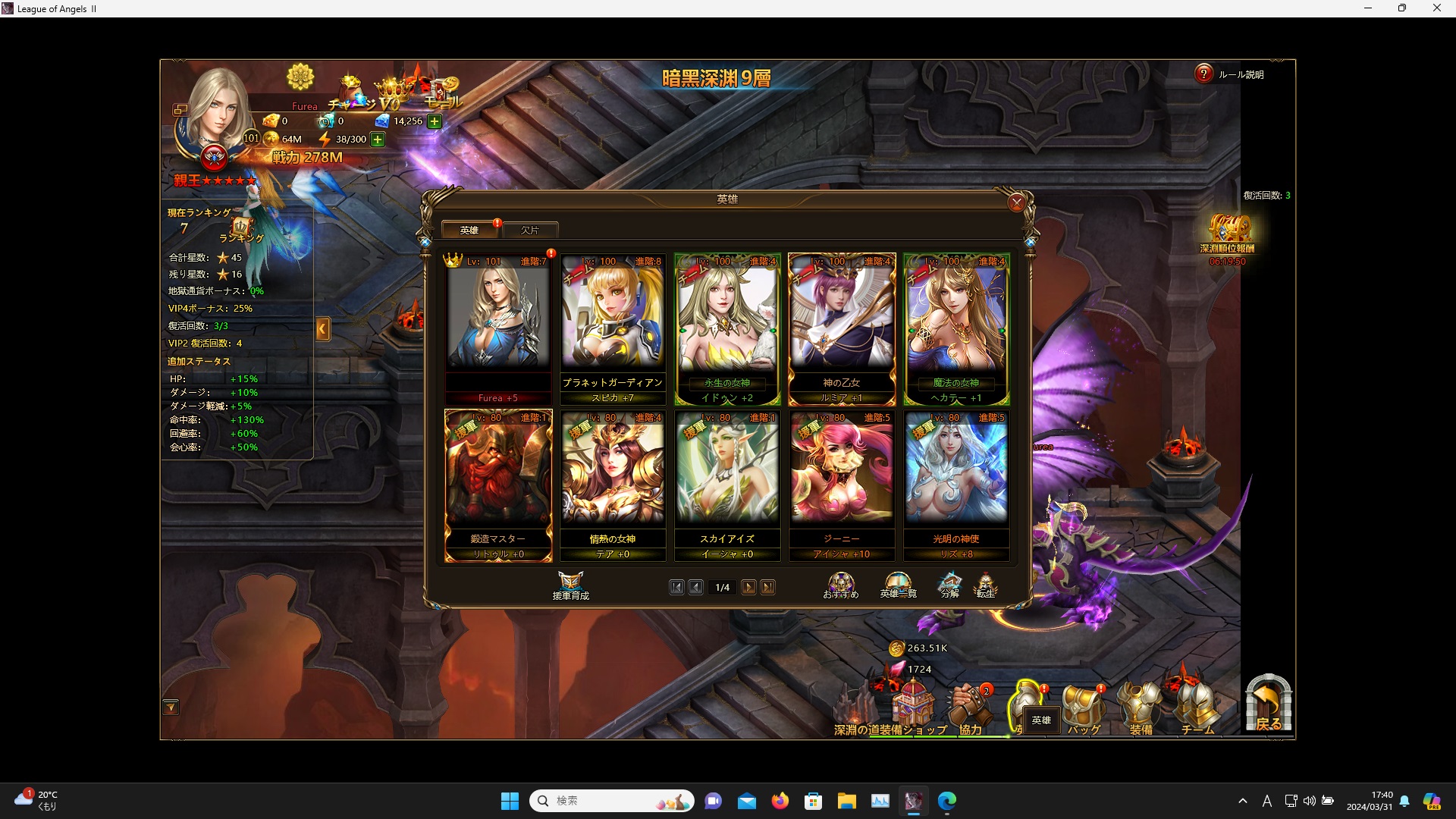Advance to the next hero page arrow
1456x819 pixels.
(749, 587)
